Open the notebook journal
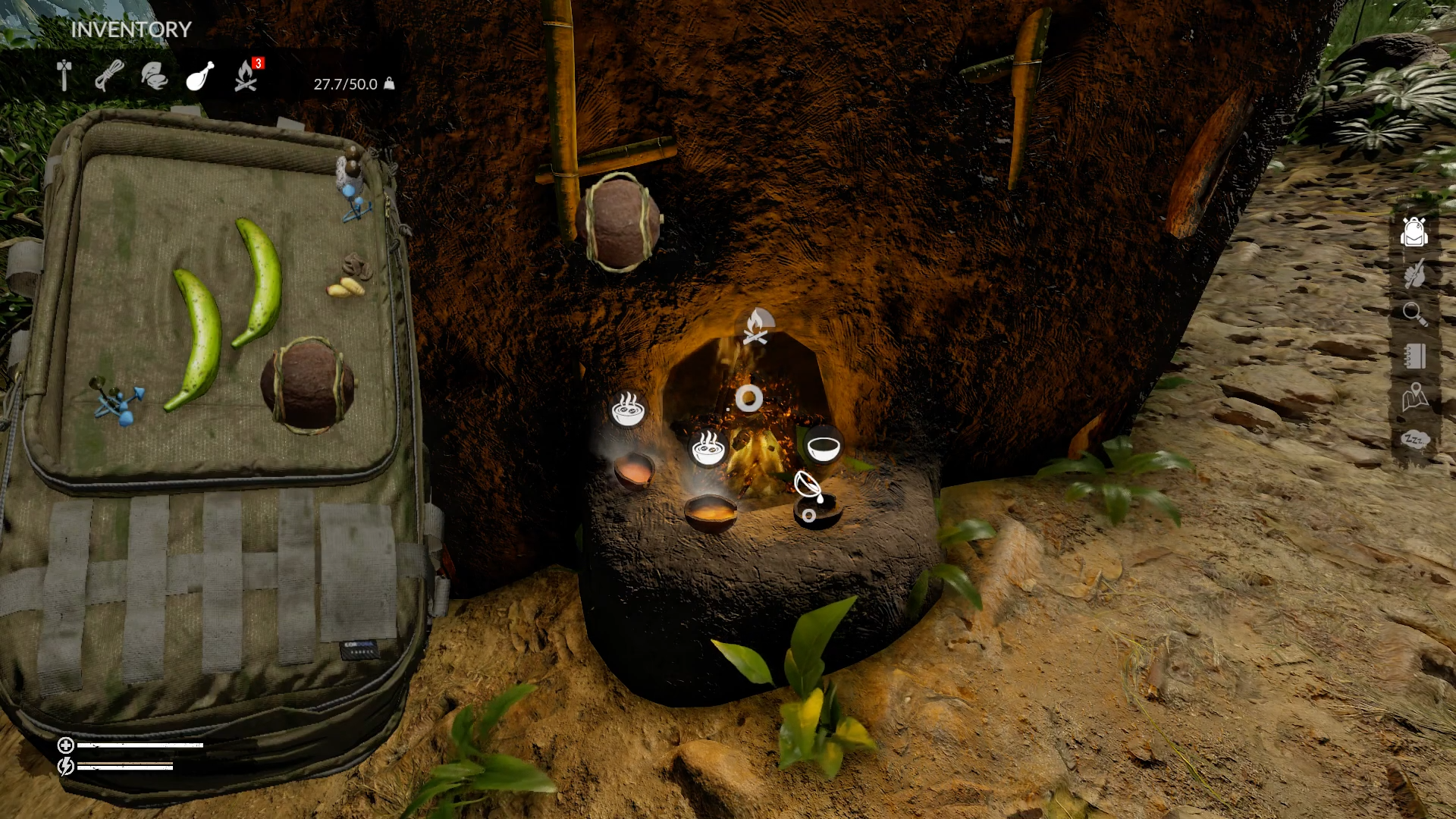The height and width of the screenshot is (819, 1456). tap(1414, 356)
